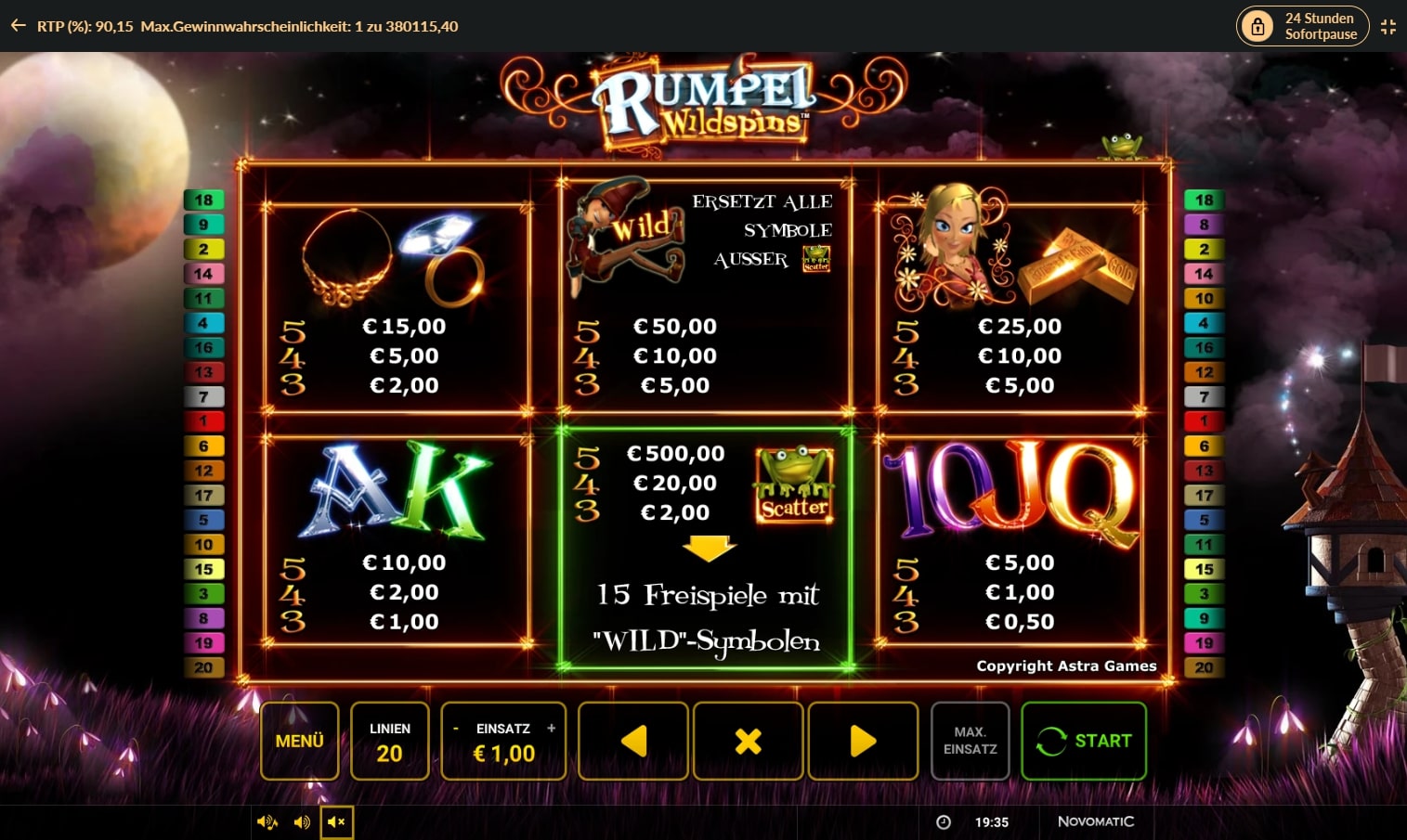Image resolution: width=1407 pixels, height=840 pixels.
Task: Click the back arrow beside RTP info
Action: (17, 26)
